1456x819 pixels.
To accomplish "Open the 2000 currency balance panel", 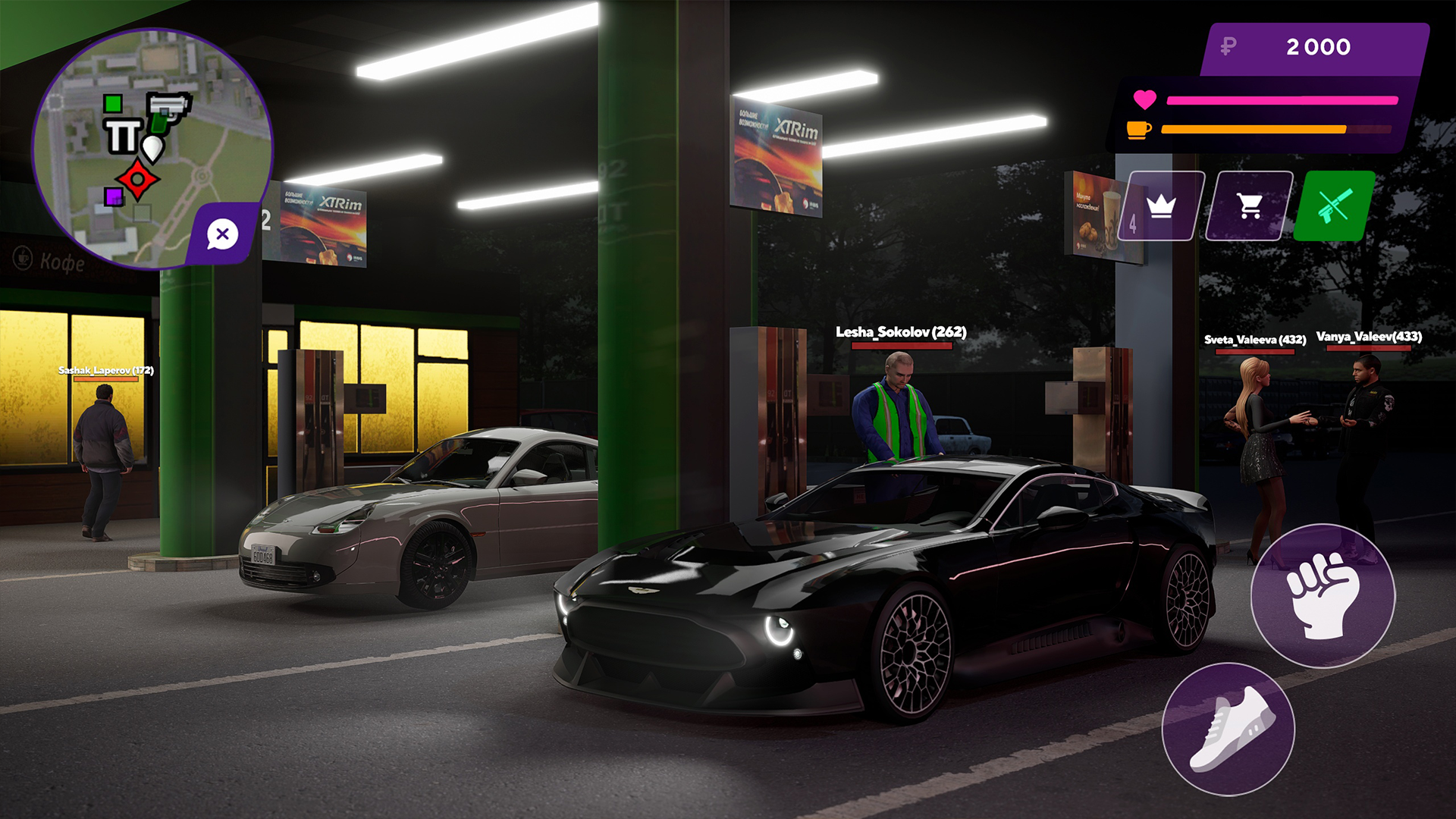I will [1317, 47].
